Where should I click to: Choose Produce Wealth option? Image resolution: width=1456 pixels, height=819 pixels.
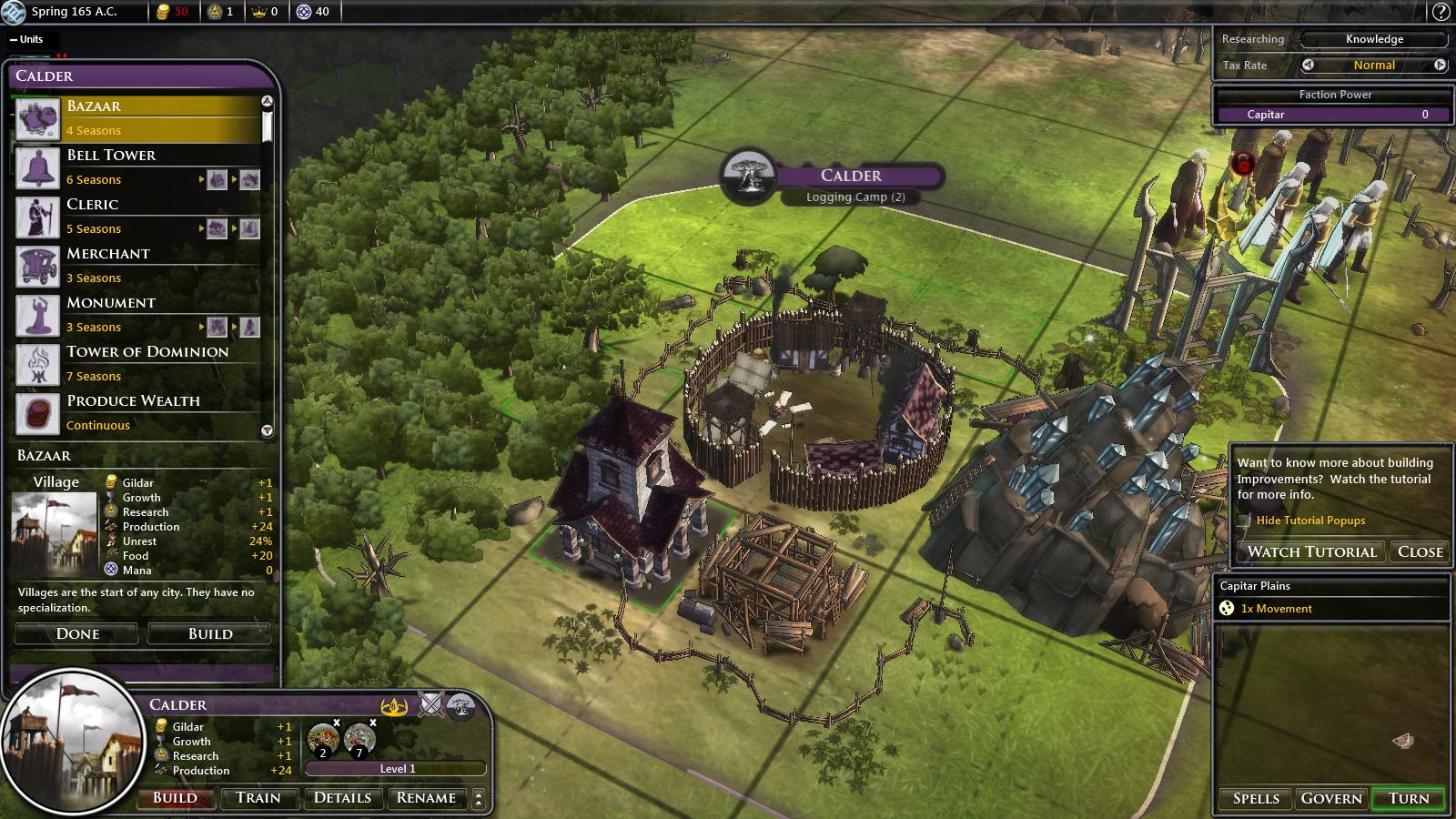(x=136, y=412)
